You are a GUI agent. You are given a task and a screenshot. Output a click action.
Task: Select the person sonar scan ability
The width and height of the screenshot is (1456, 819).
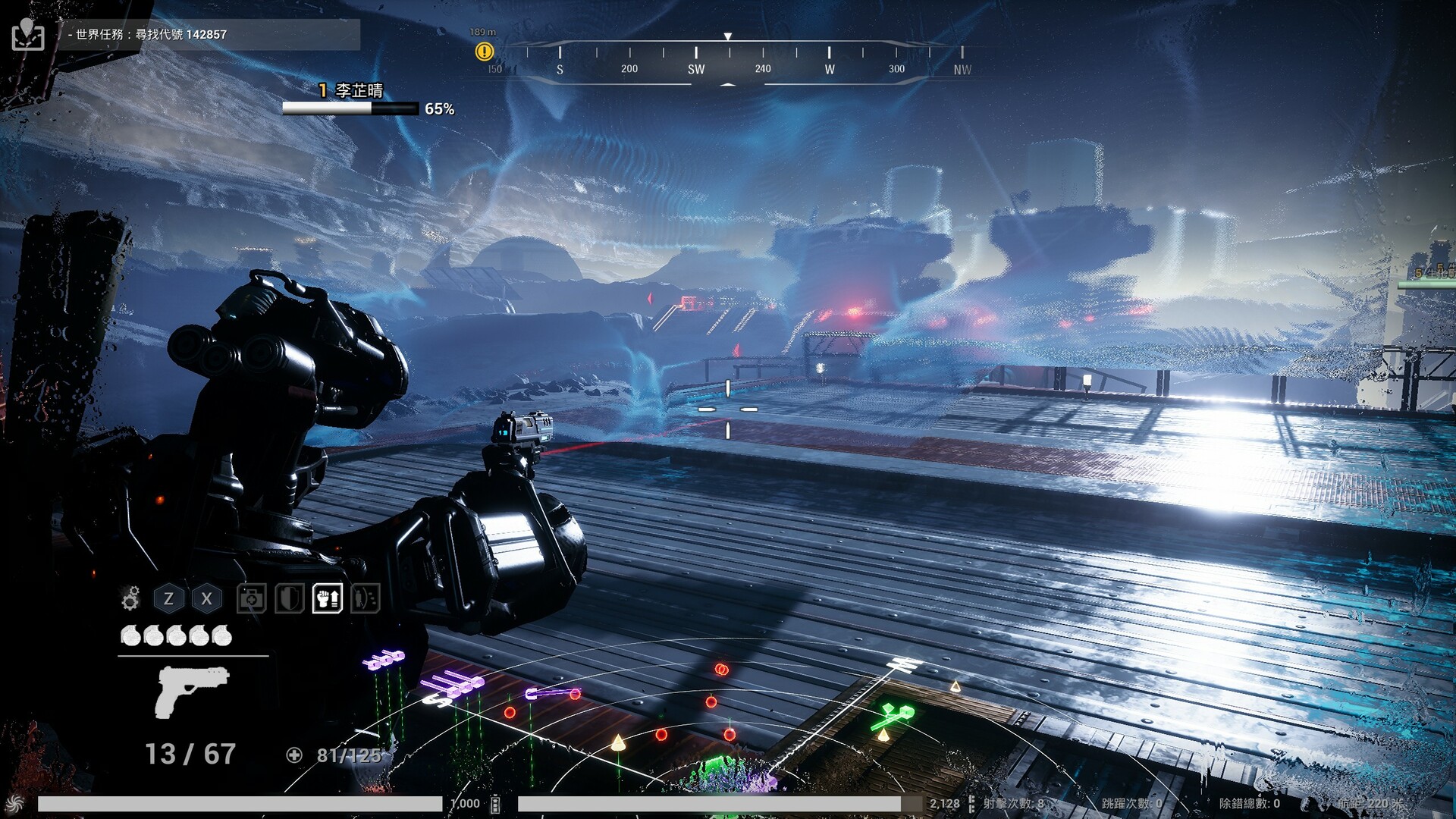click(x=365, y=599)
